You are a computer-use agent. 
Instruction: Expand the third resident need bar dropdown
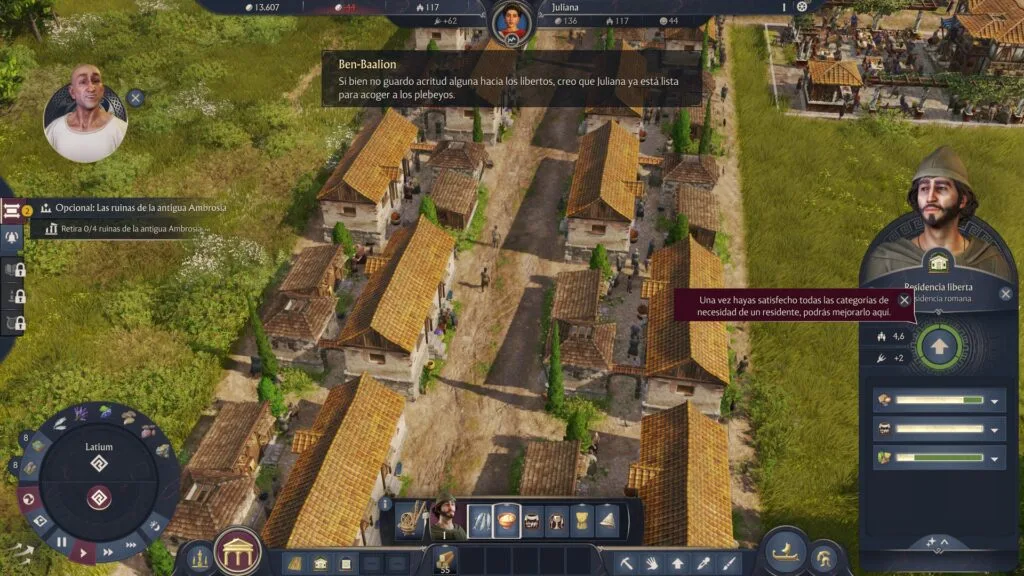tap(994, 459)
